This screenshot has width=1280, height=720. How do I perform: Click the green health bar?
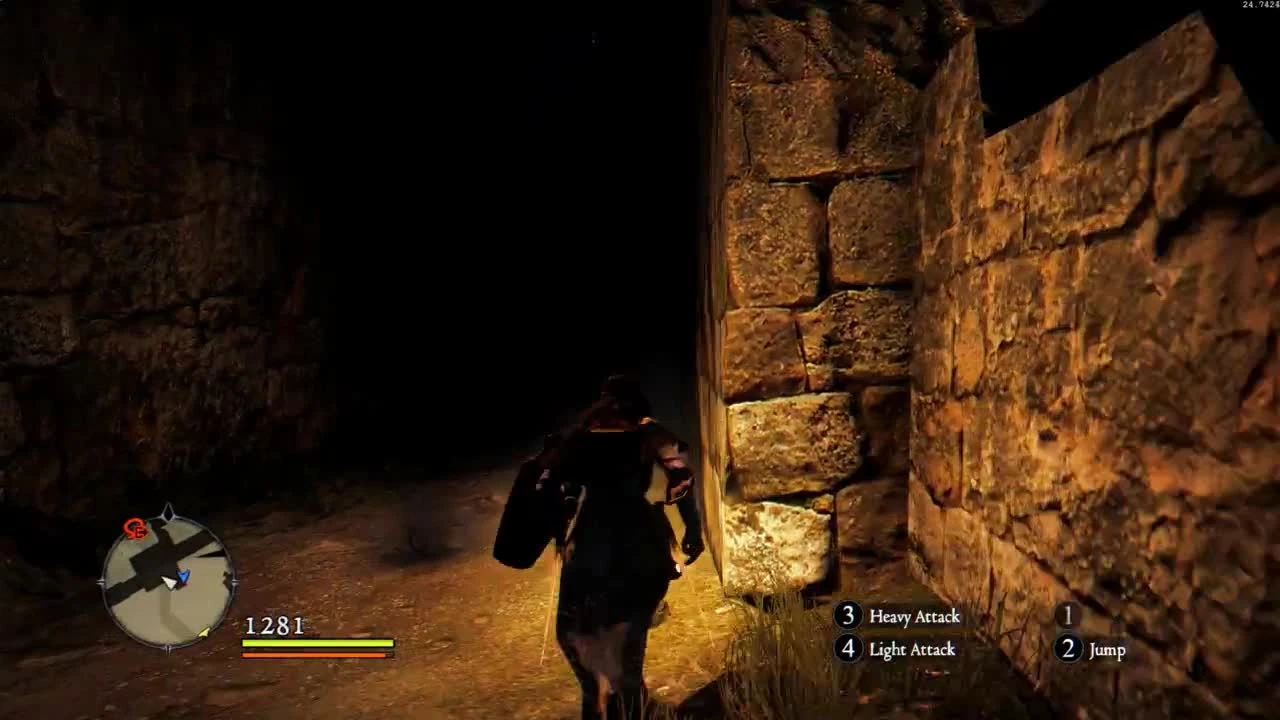point(315,643)
